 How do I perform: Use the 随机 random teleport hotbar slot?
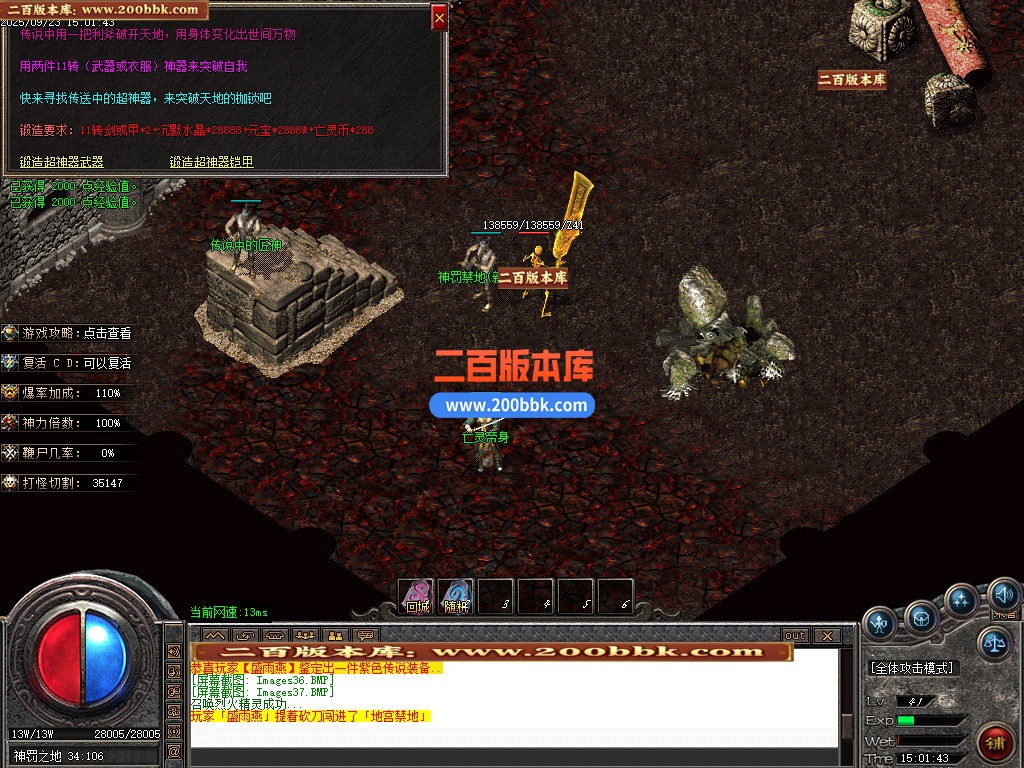pos(456,597)
